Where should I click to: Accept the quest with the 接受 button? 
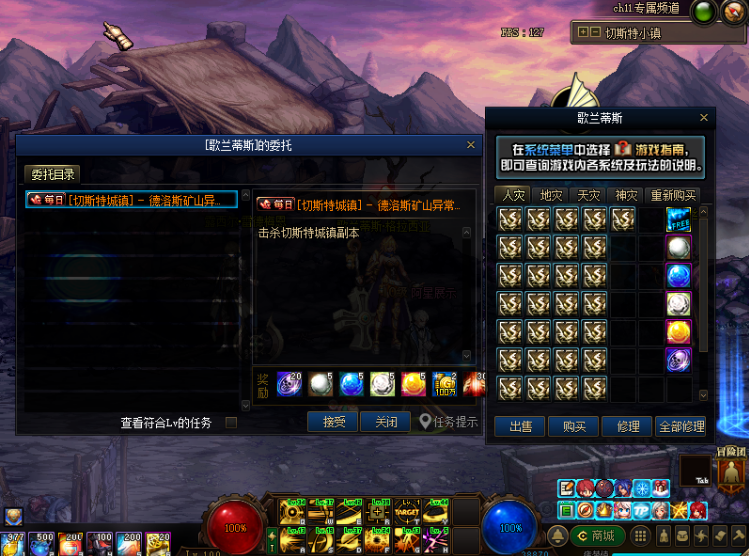333,422
